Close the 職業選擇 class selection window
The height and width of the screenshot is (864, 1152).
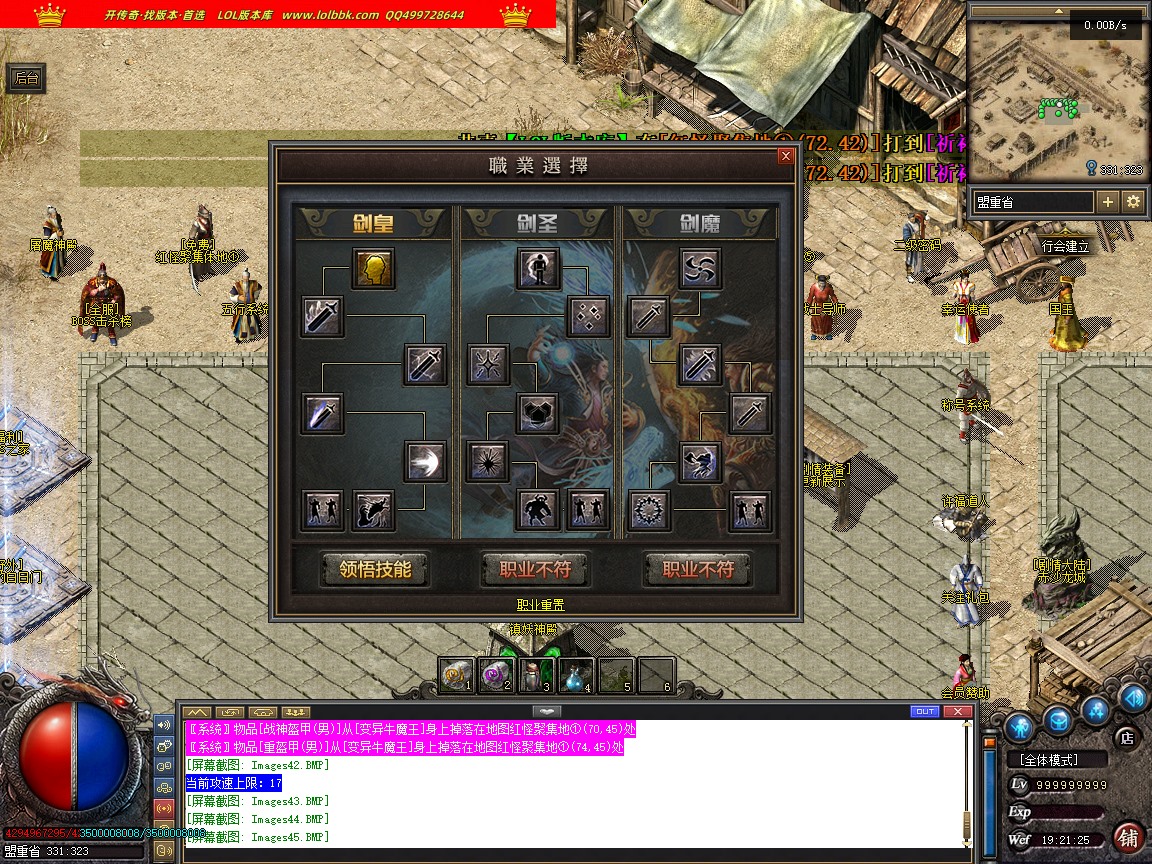coord(785,156)
